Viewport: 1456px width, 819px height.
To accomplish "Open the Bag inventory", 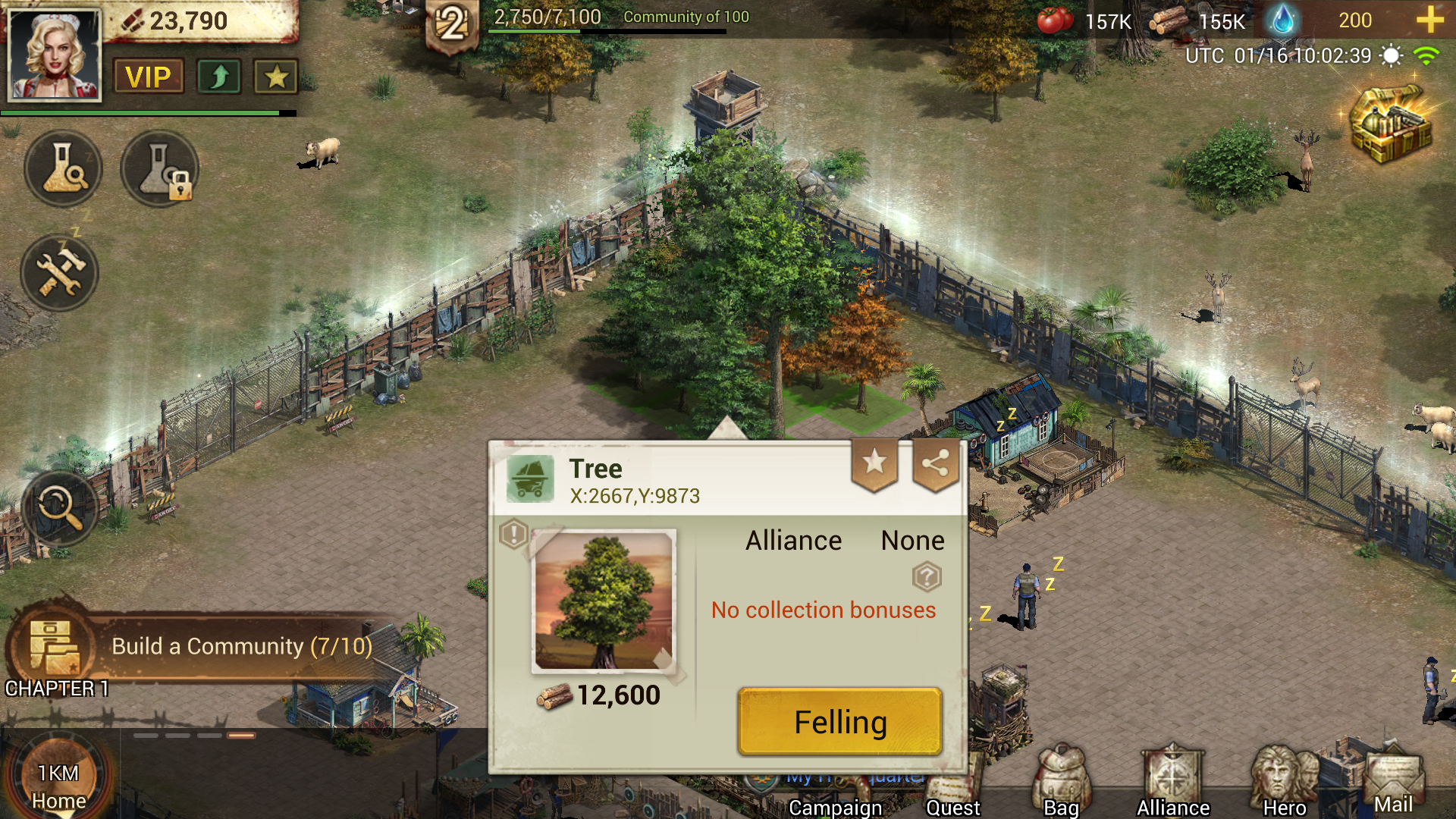I will (1061, 781).
